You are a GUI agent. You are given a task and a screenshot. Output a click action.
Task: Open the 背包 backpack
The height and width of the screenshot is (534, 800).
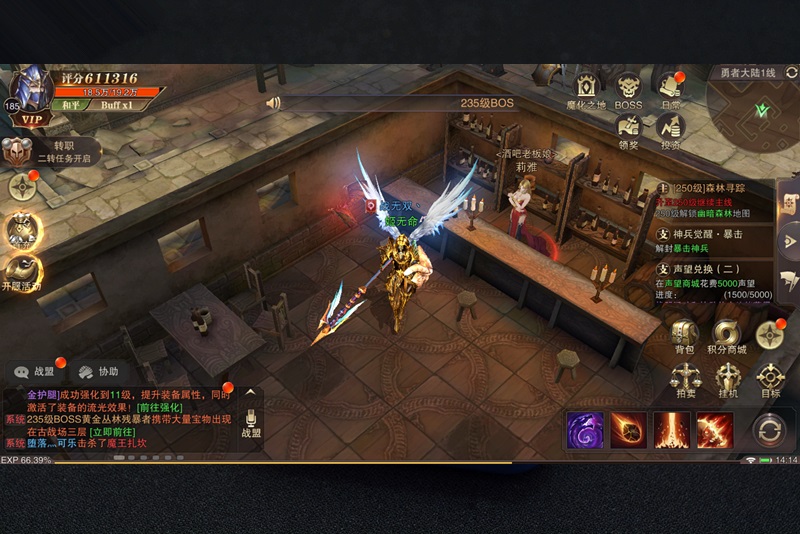pyautogui.click(x=684, y=337)
